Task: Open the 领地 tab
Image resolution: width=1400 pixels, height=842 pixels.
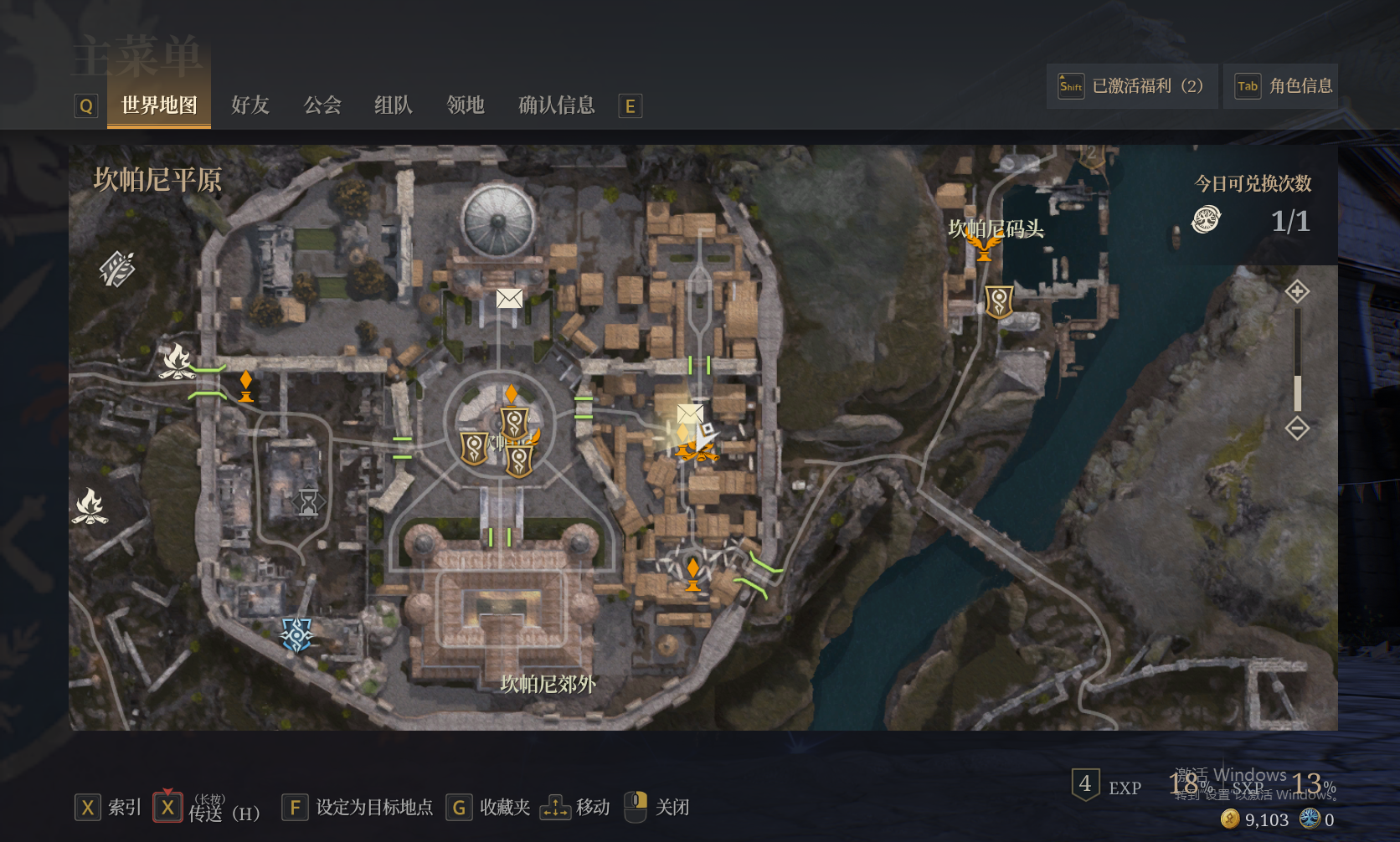Action: pos(466,105)
